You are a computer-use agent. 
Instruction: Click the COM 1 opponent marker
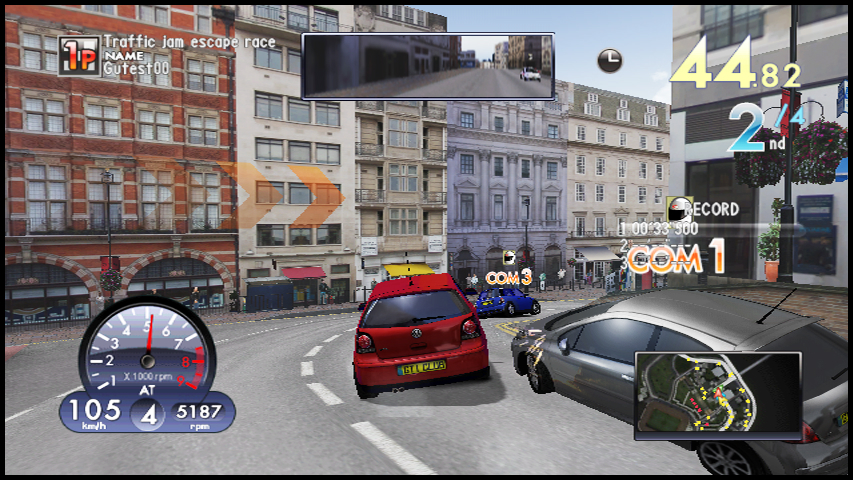click(674, 260)
